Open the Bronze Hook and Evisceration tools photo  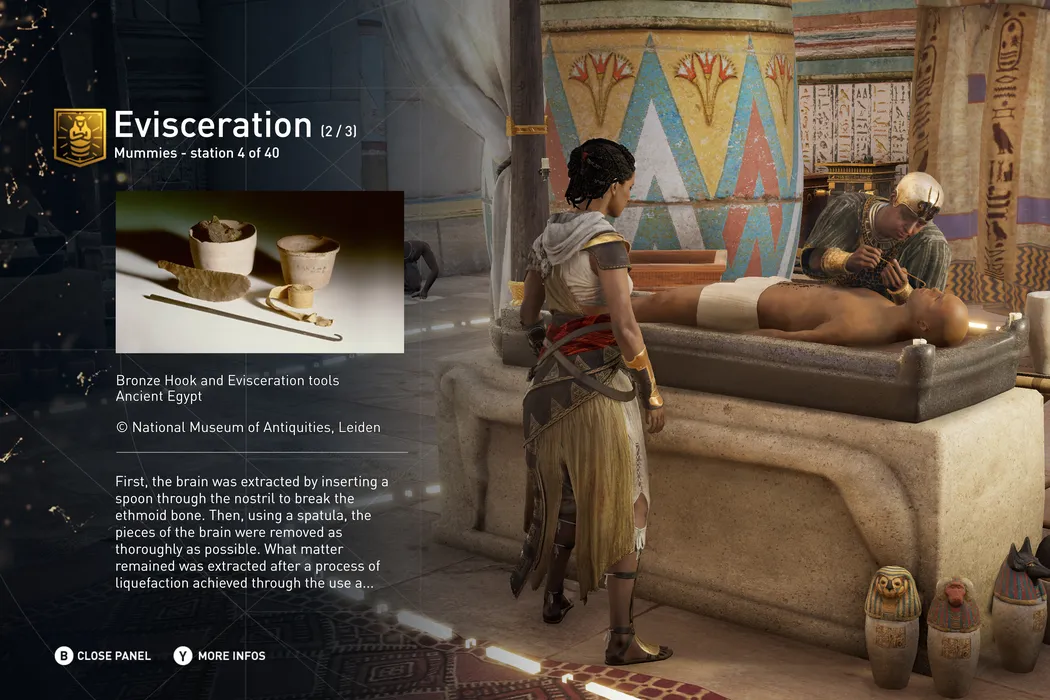pyautogui.click(x=260, y=272)
